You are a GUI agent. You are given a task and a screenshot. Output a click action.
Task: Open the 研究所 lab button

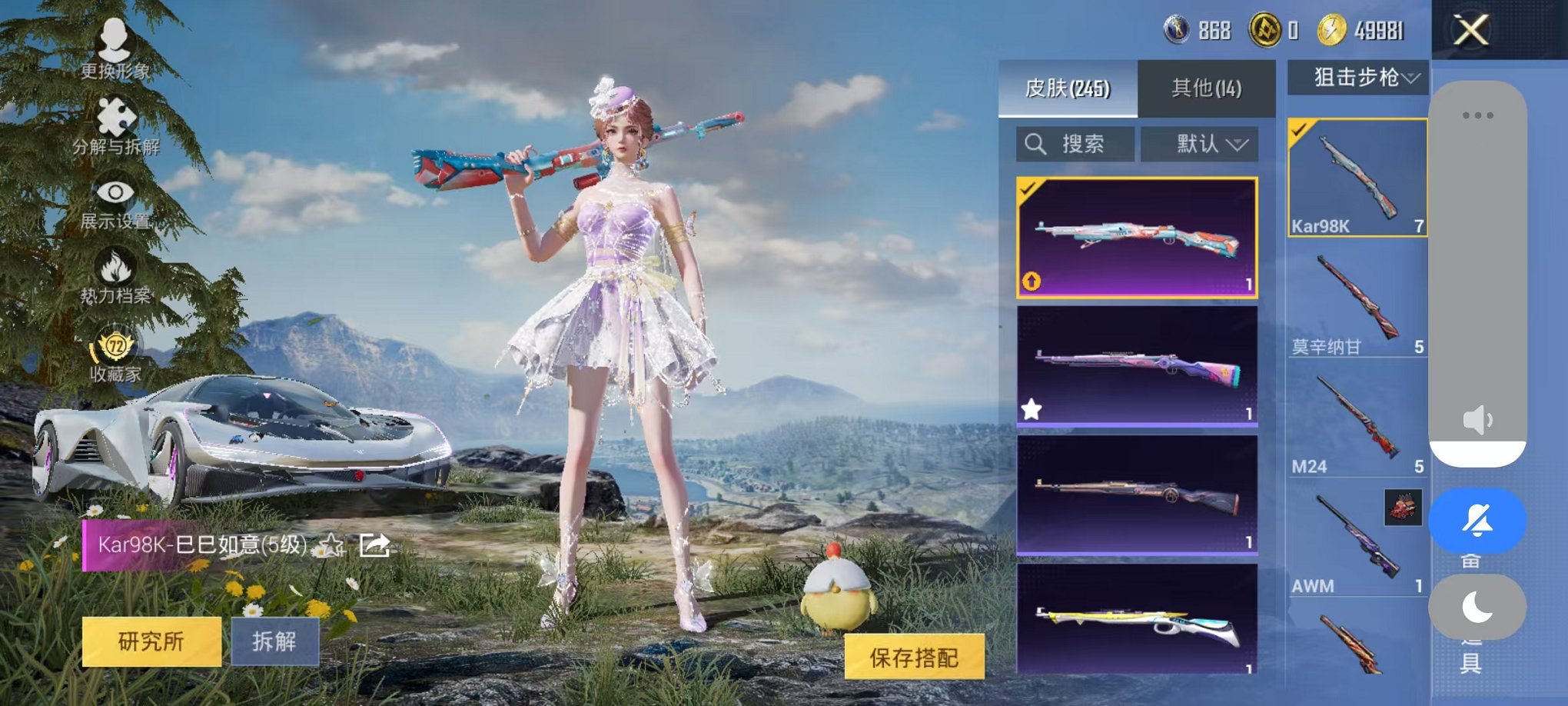point(150,641)
